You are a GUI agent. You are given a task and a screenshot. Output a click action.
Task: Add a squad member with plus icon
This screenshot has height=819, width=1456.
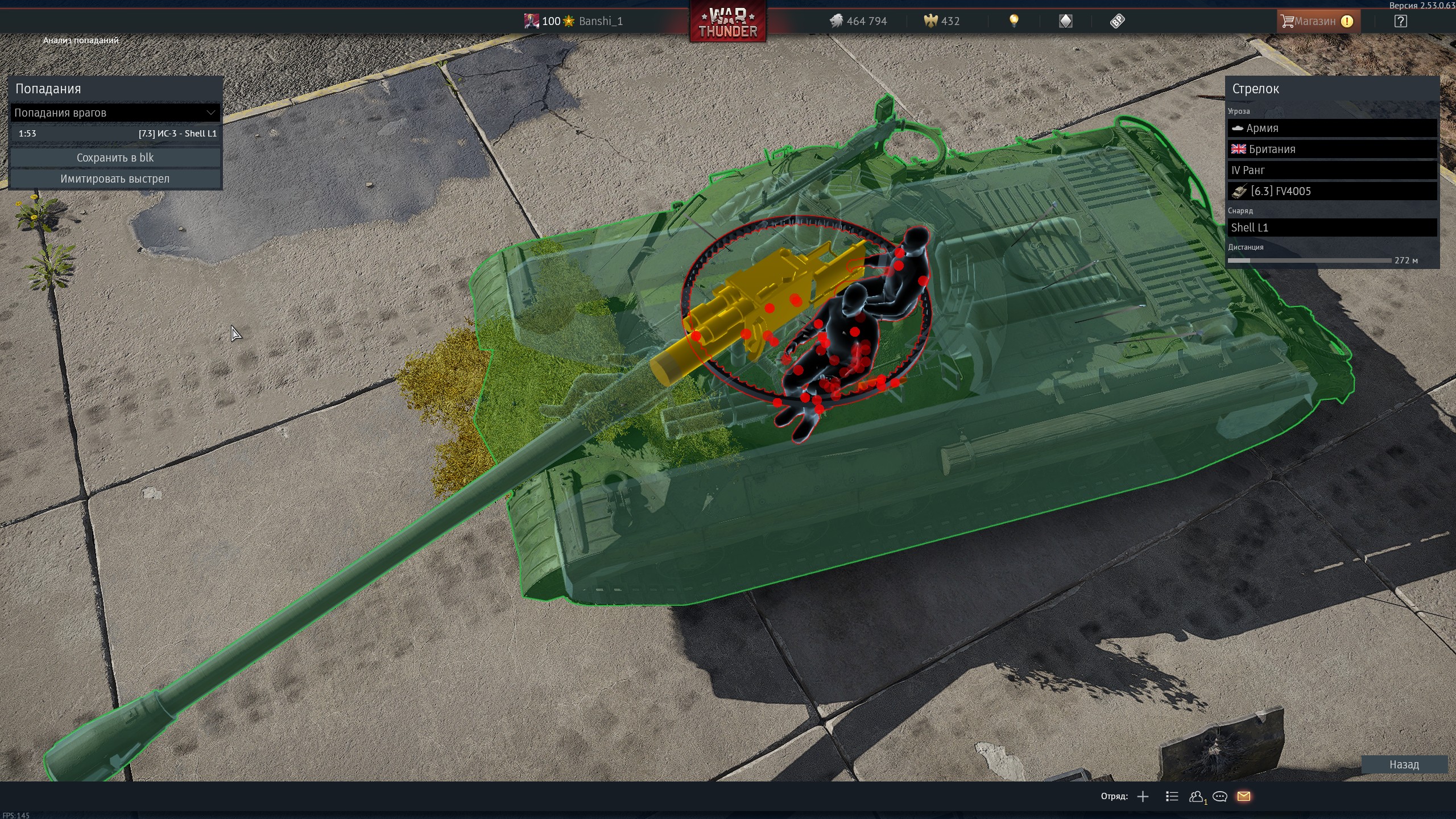(1143, 796)
